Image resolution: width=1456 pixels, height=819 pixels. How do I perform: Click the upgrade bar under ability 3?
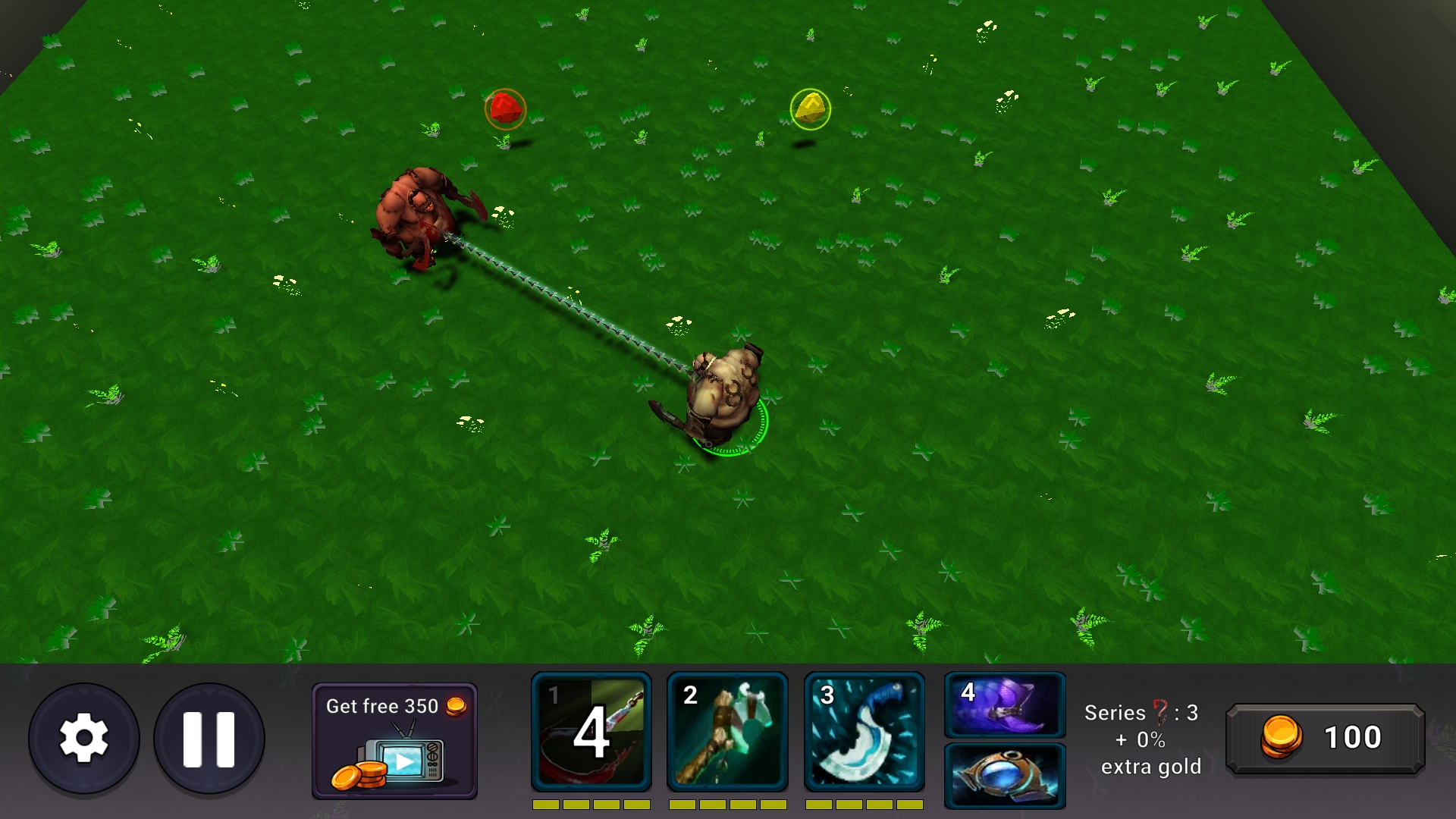[x=866, y=806]
